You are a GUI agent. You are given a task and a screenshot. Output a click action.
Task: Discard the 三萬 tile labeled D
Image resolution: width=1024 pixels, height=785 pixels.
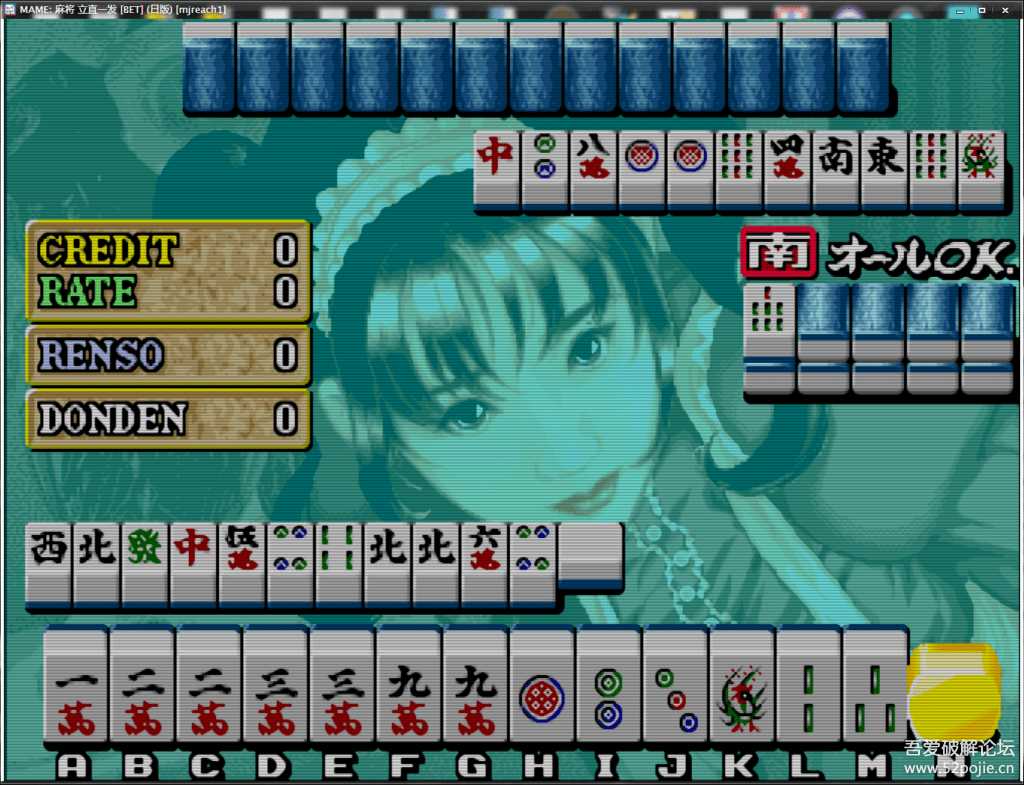[x=276, y=688]
